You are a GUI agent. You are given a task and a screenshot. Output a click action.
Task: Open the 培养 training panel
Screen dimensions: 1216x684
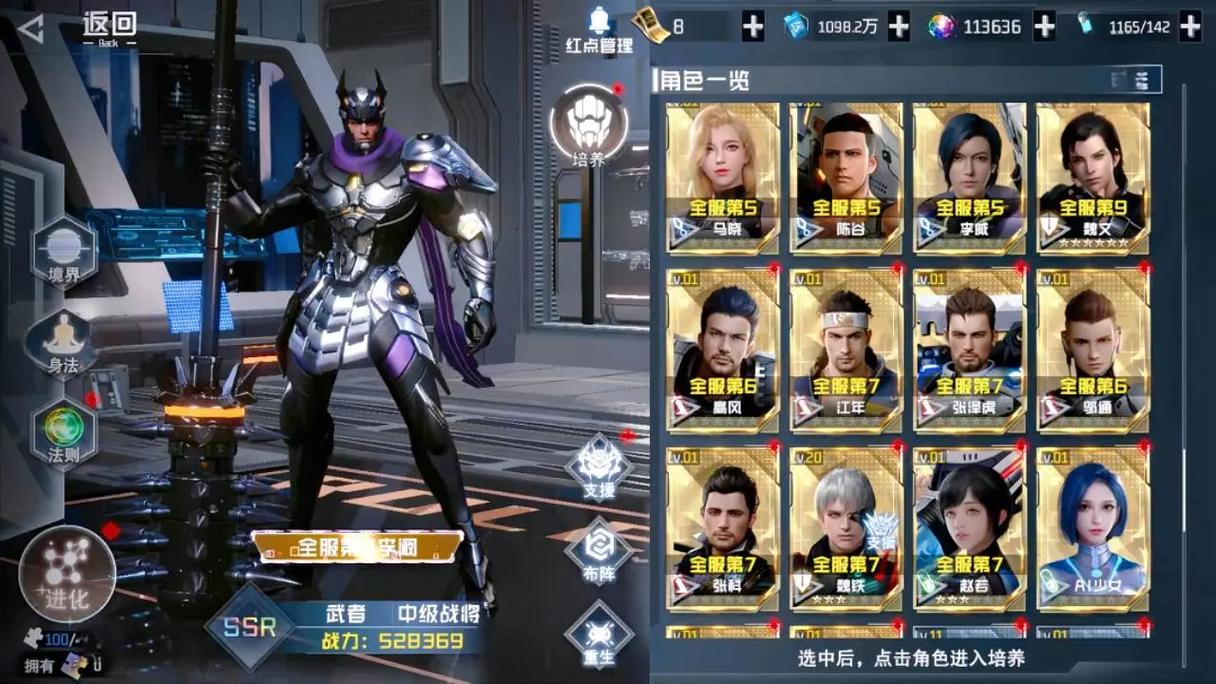point(589,125)
